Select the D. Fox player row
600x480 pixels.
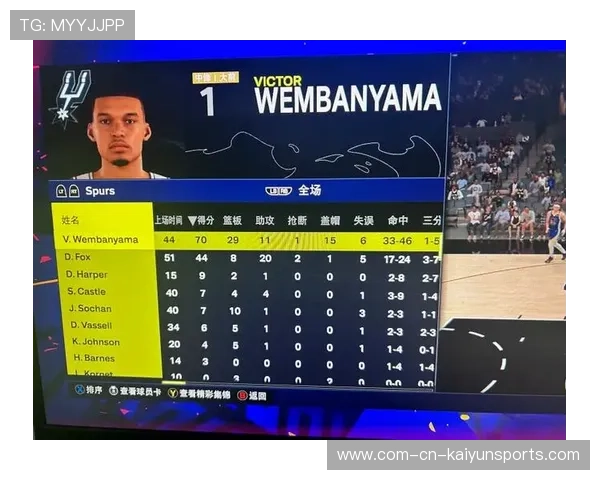[x=78, y=257]
